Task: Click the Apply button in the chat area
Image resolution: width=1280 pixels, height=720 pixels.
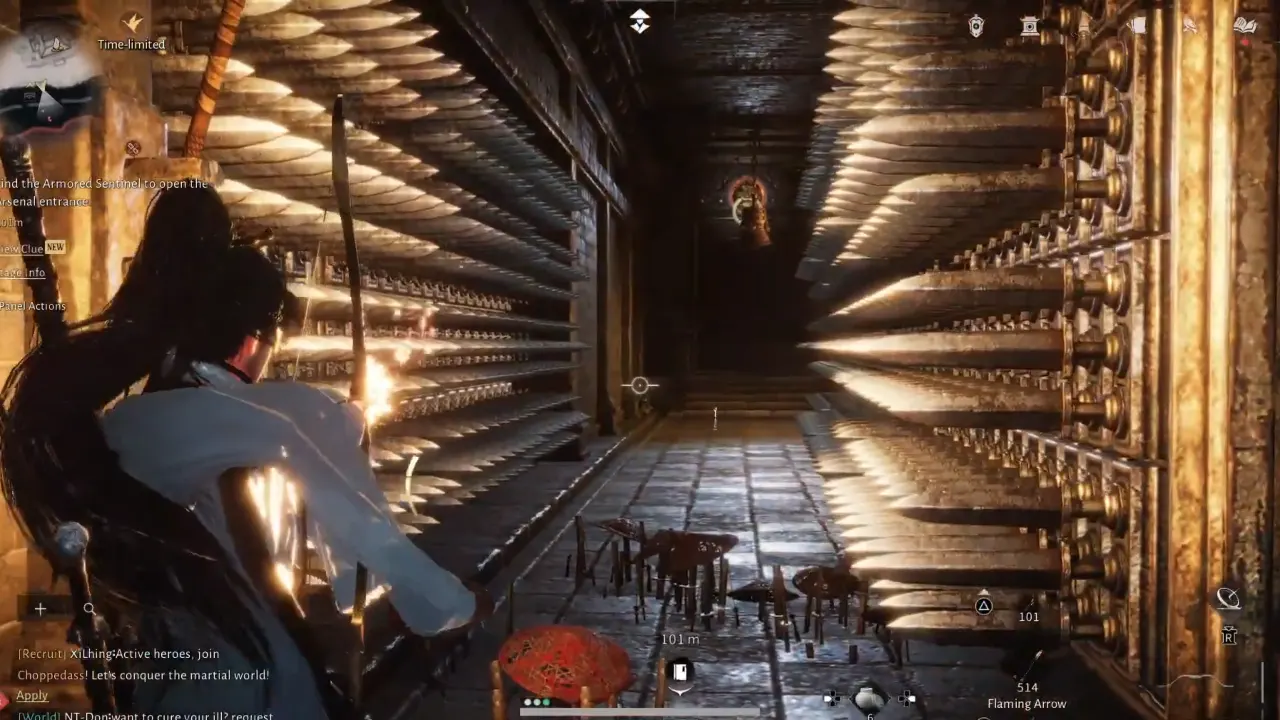Action: [x=31, y=694]
